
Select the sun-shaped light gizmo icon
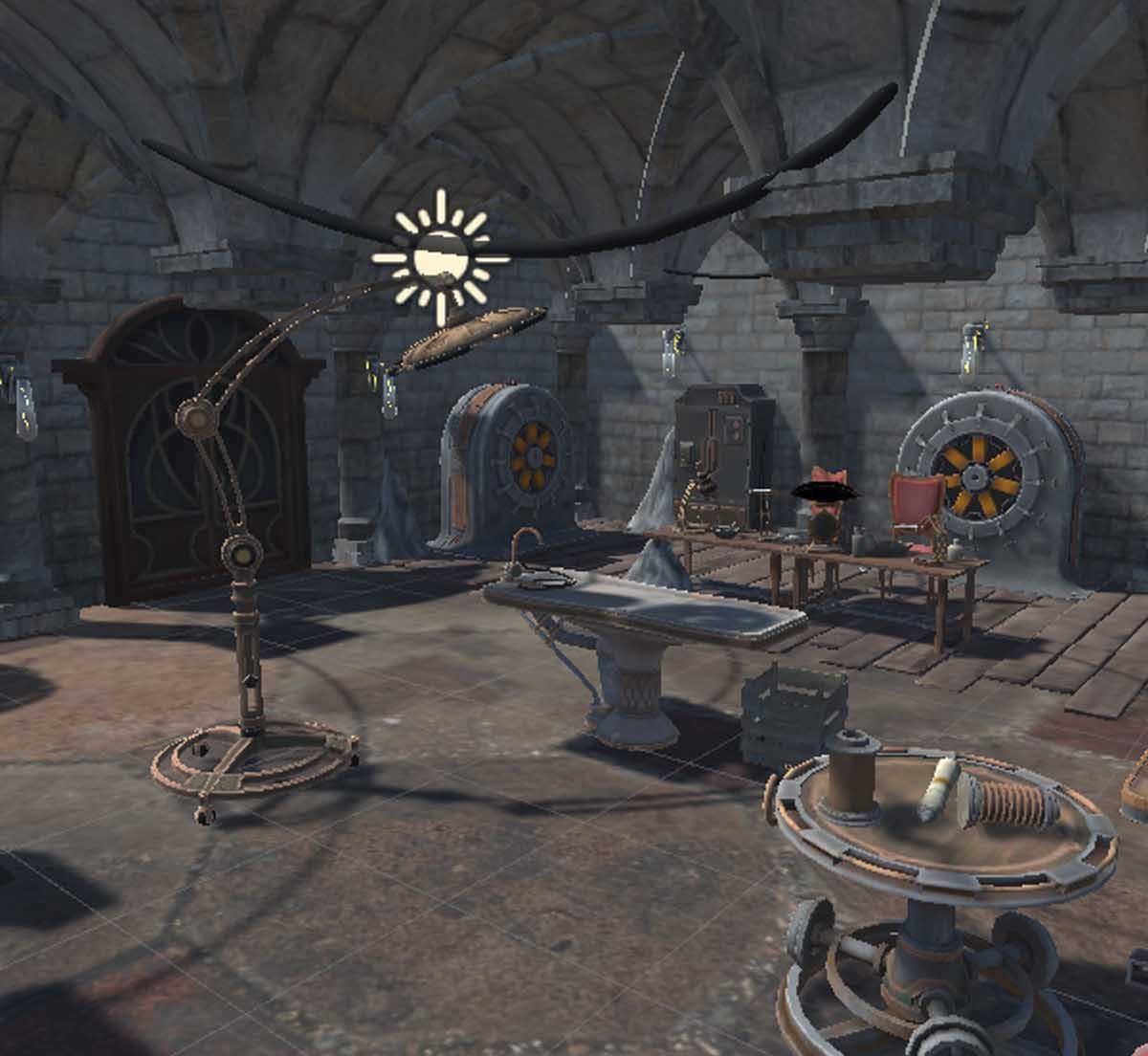tap(441, 256)
